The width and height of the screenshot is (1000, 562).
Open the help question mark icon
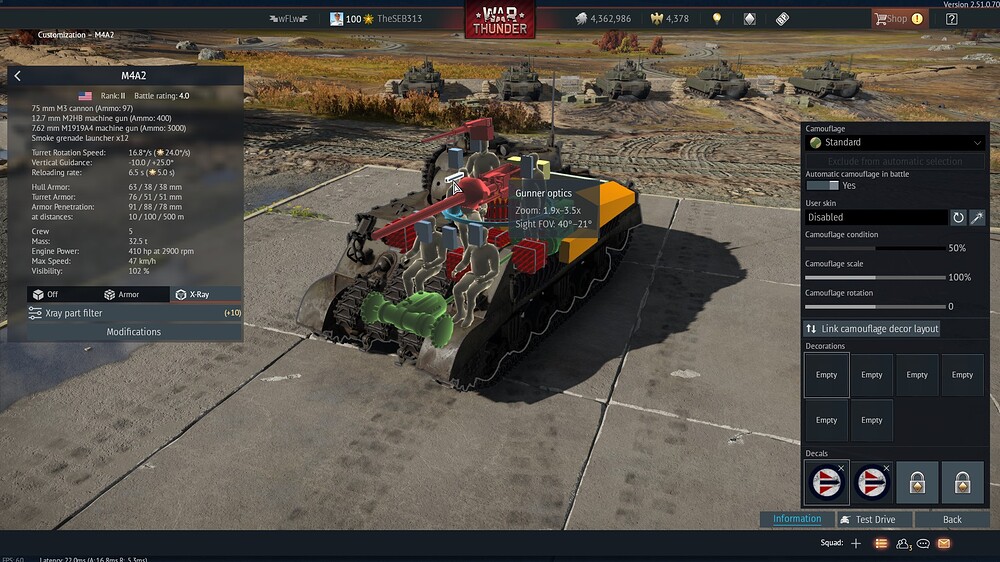[x=951, y=18]
